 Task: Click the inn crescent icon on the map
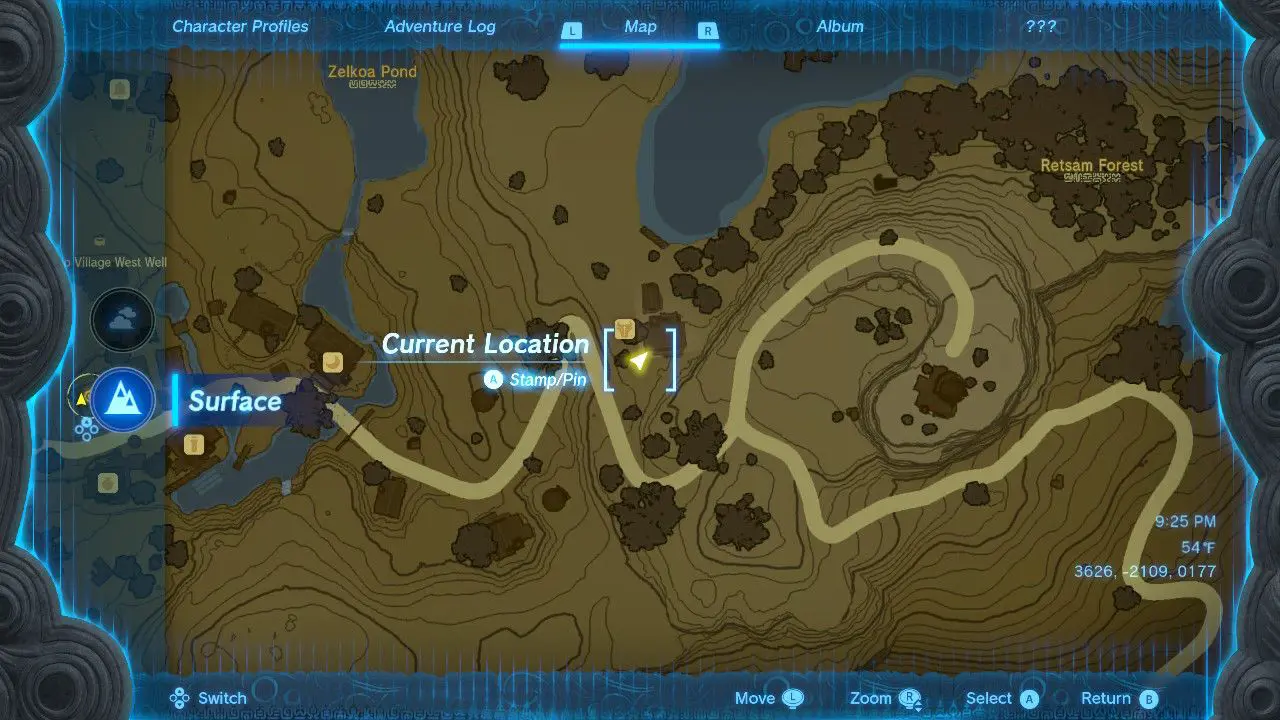click(333, 363)
